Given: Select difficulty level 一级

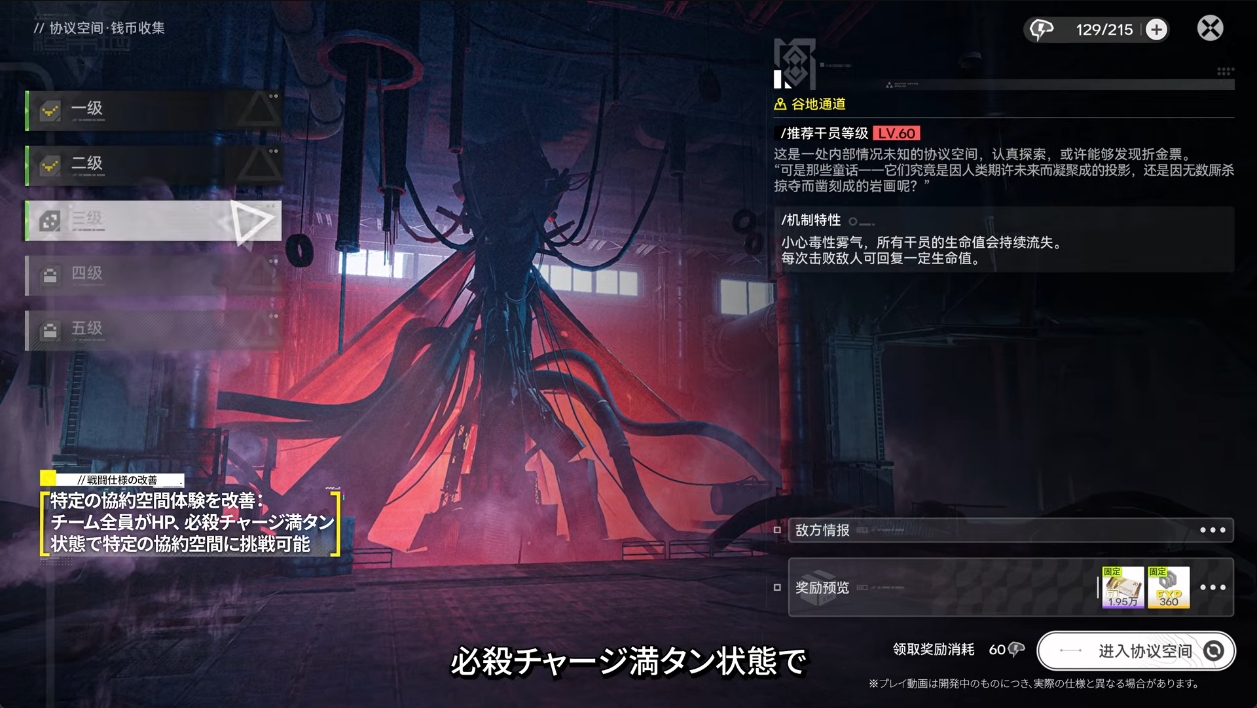Looking at the screenshot, I should (x=152, y=110).
